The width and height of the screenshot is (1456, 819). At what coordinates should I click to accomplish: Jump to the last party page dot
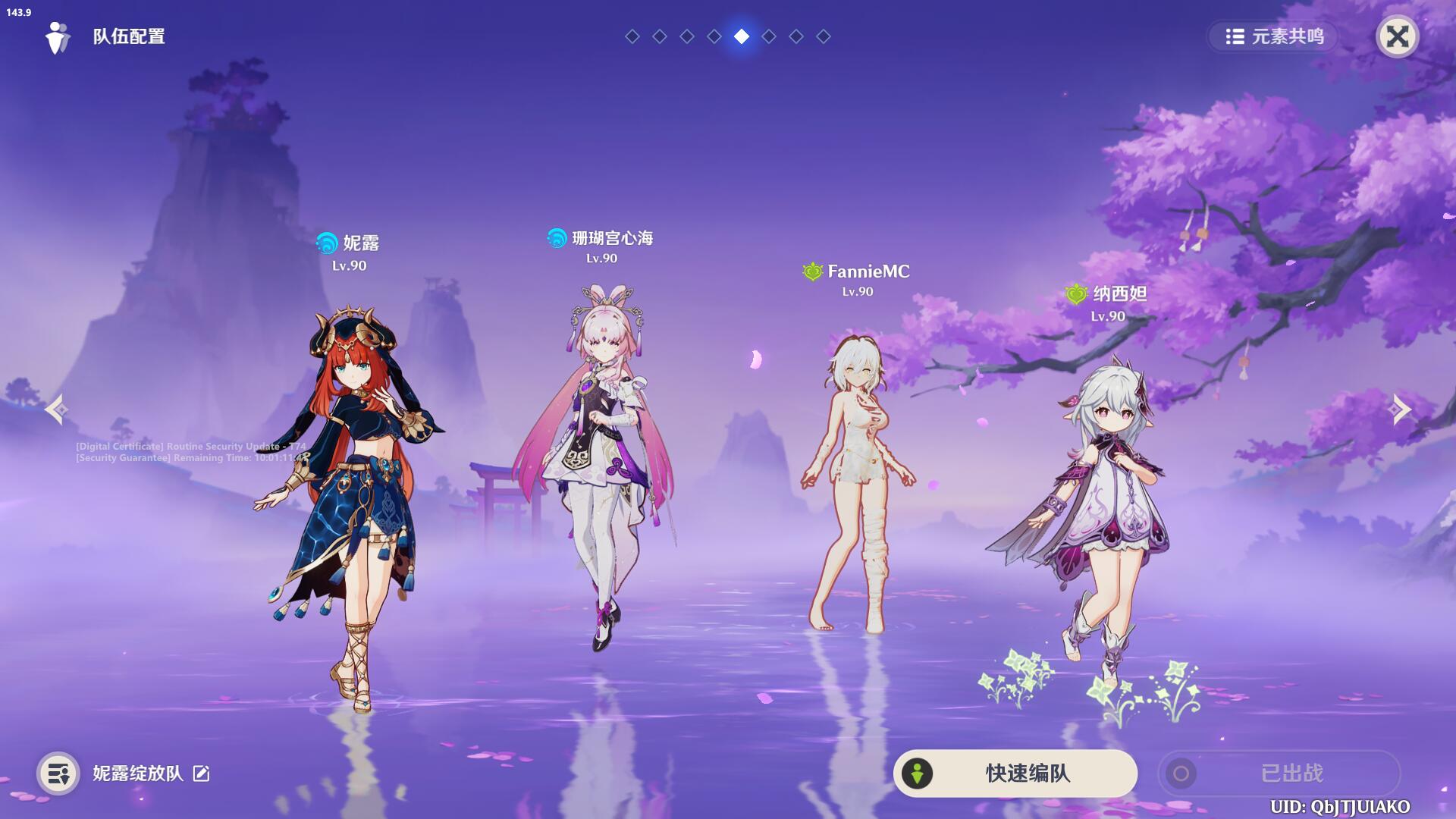(824, 36)
